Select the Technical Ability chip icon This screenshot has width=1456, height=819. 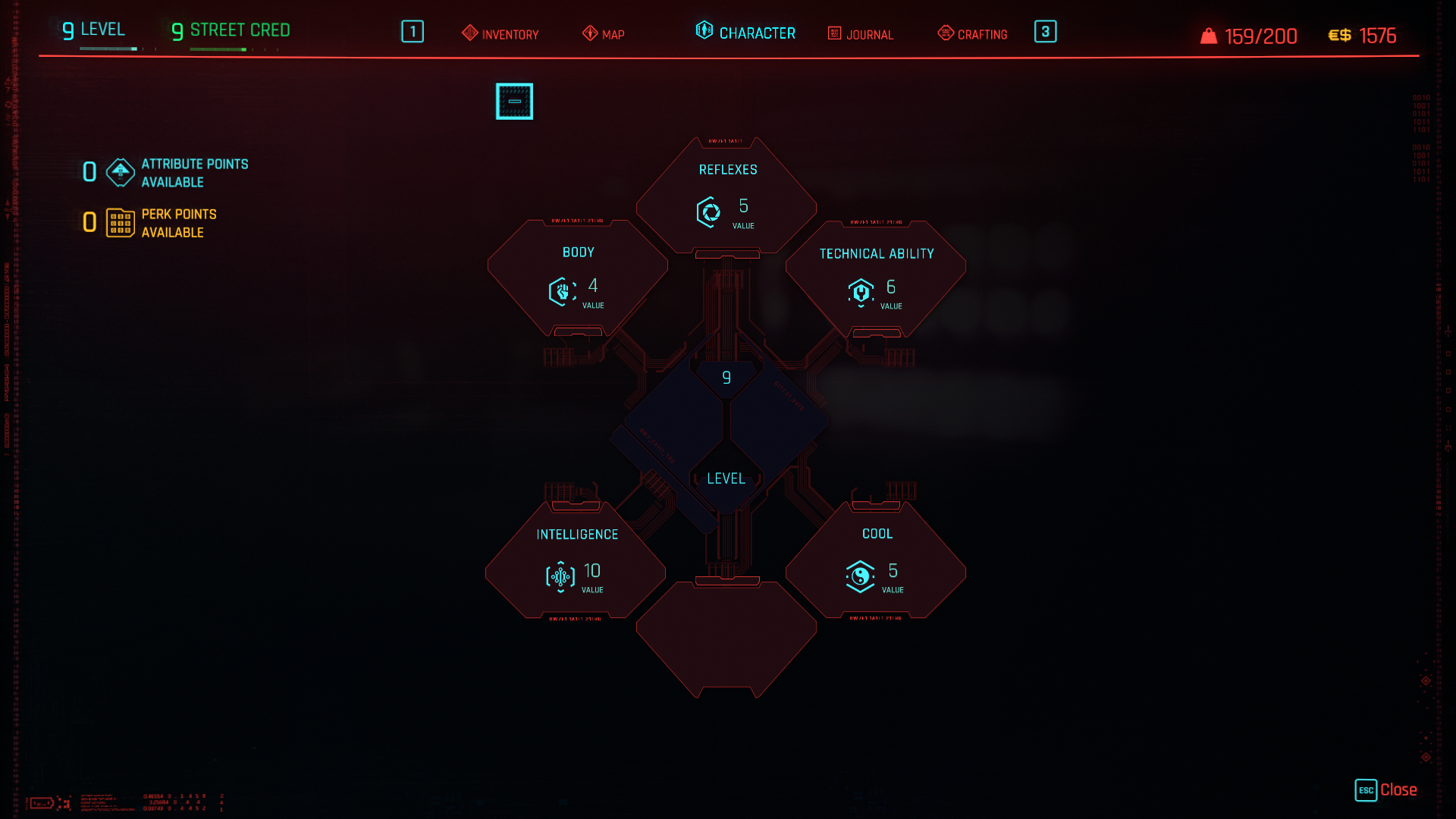pyautogui.click(x=860, y=293)
